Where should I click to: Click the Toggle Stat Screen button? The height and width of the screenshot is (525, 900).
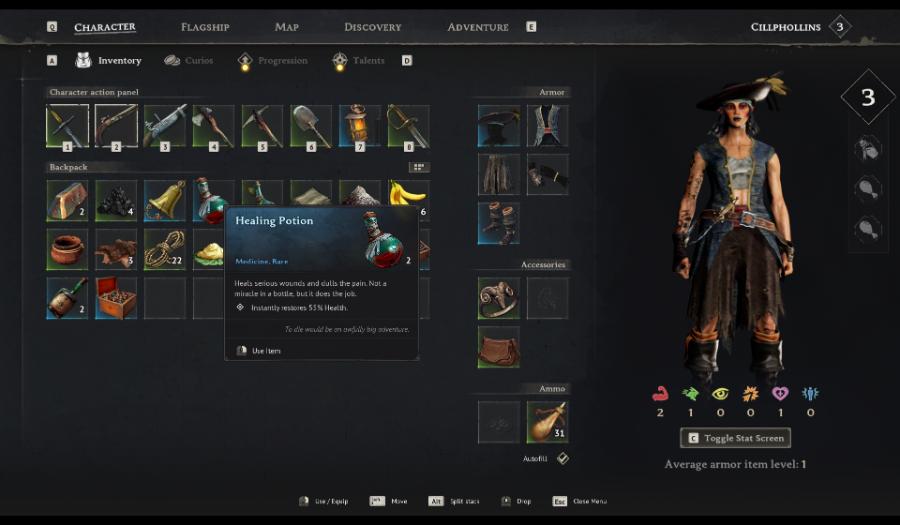tap(735, 438)
